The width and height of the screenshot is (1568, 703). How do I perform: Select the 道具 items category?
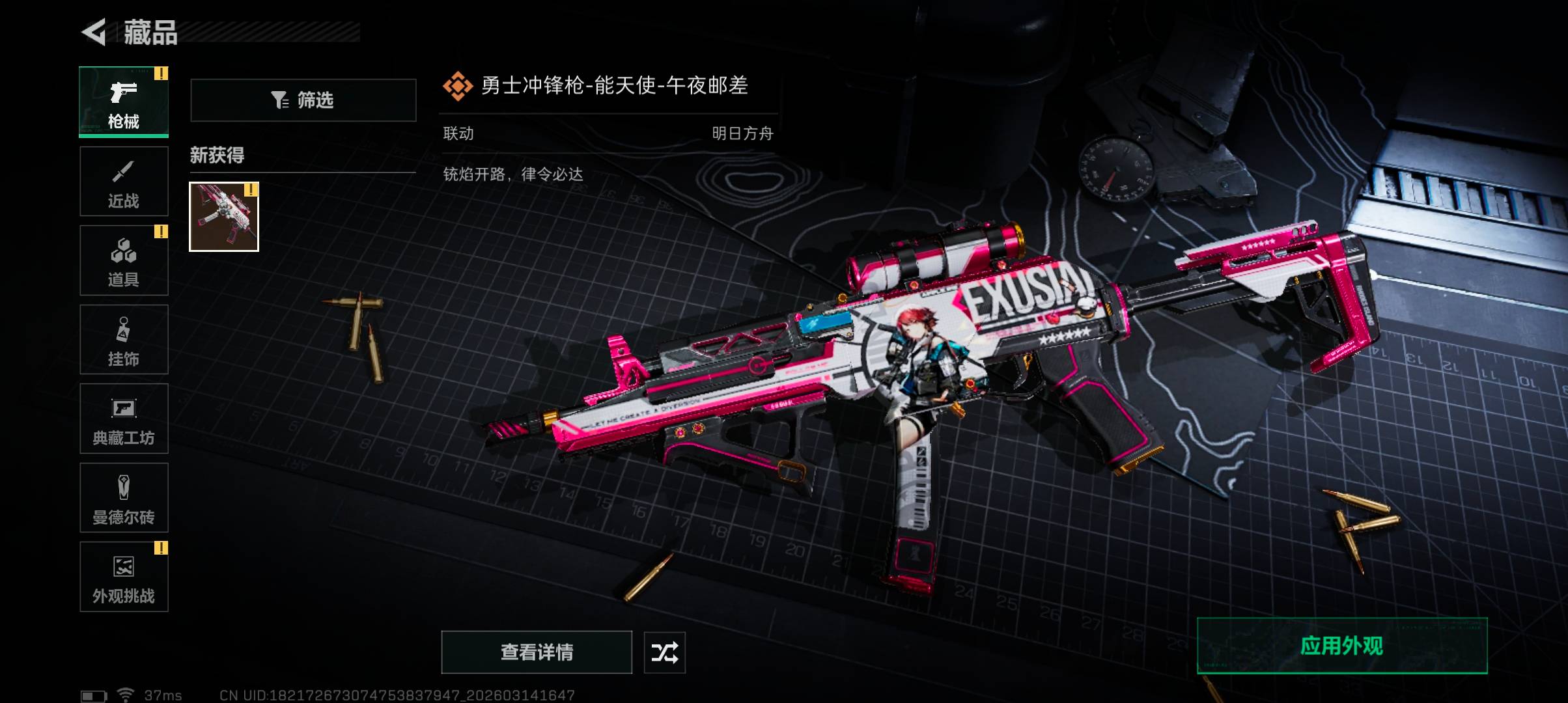click(124, 260)
